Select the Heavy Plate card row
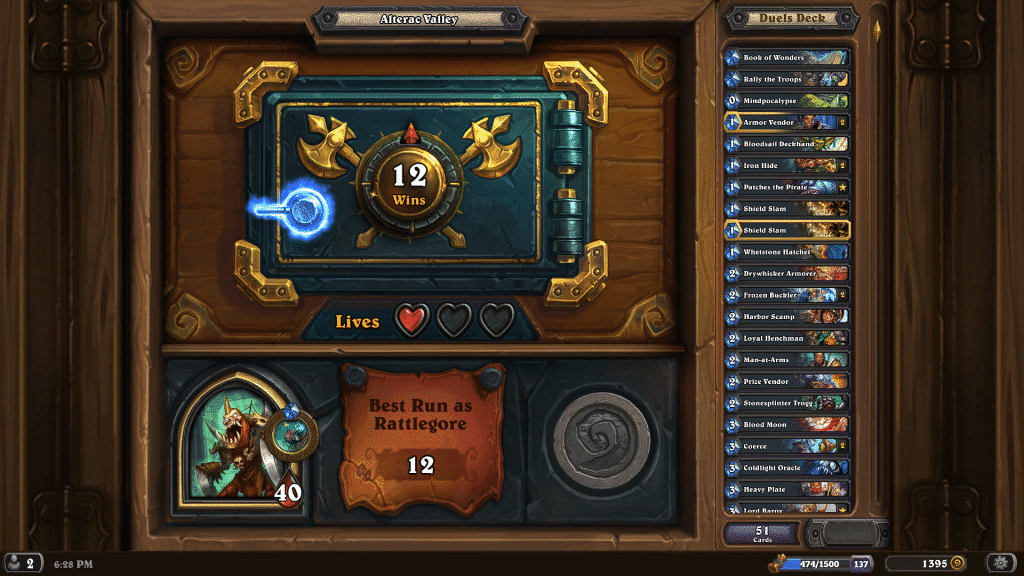Viewport: 1024px width, 576px height. click(787, 489)
